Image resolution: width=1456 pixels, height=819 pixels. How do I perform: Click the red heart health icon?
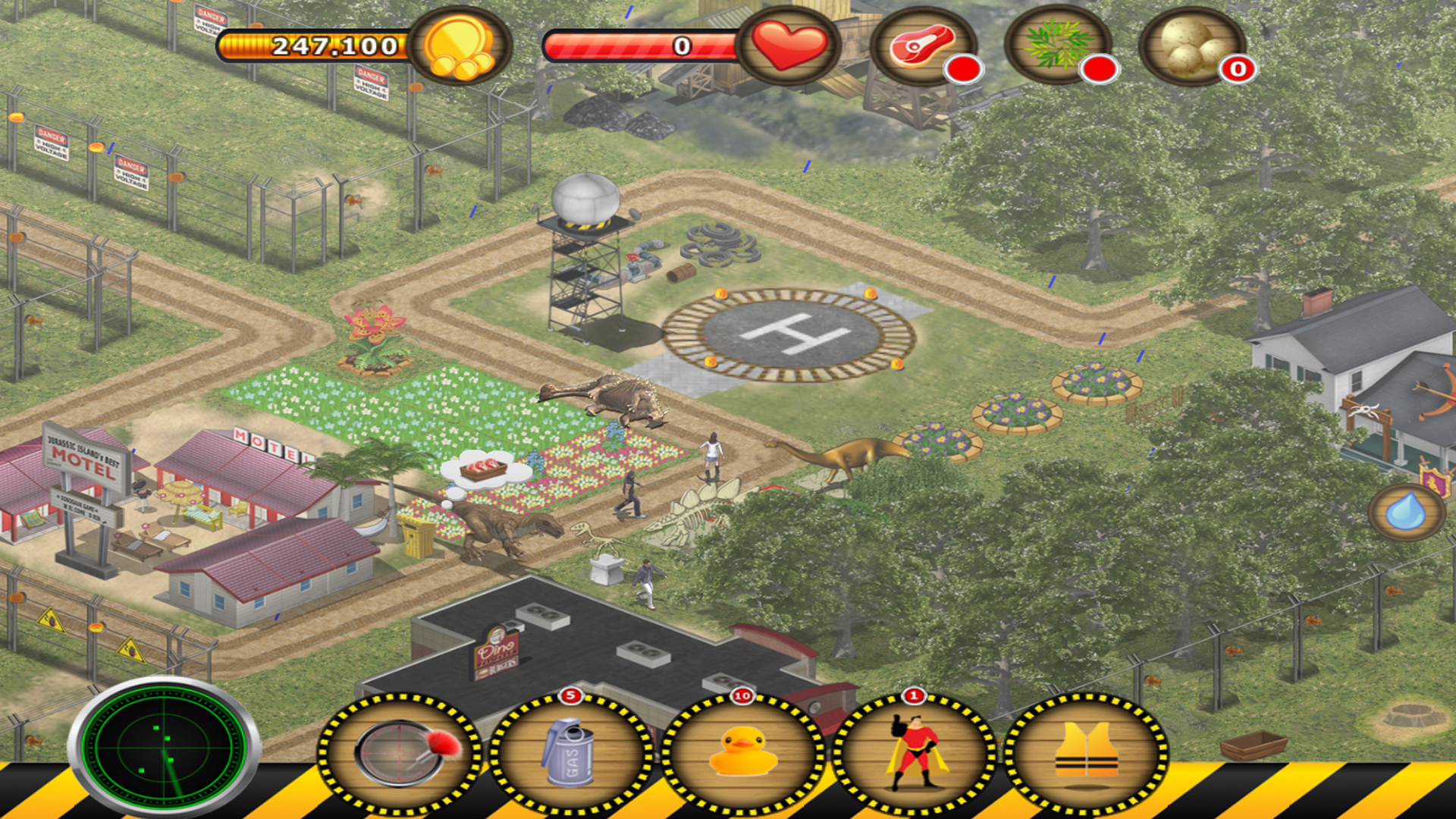point(789,45)
